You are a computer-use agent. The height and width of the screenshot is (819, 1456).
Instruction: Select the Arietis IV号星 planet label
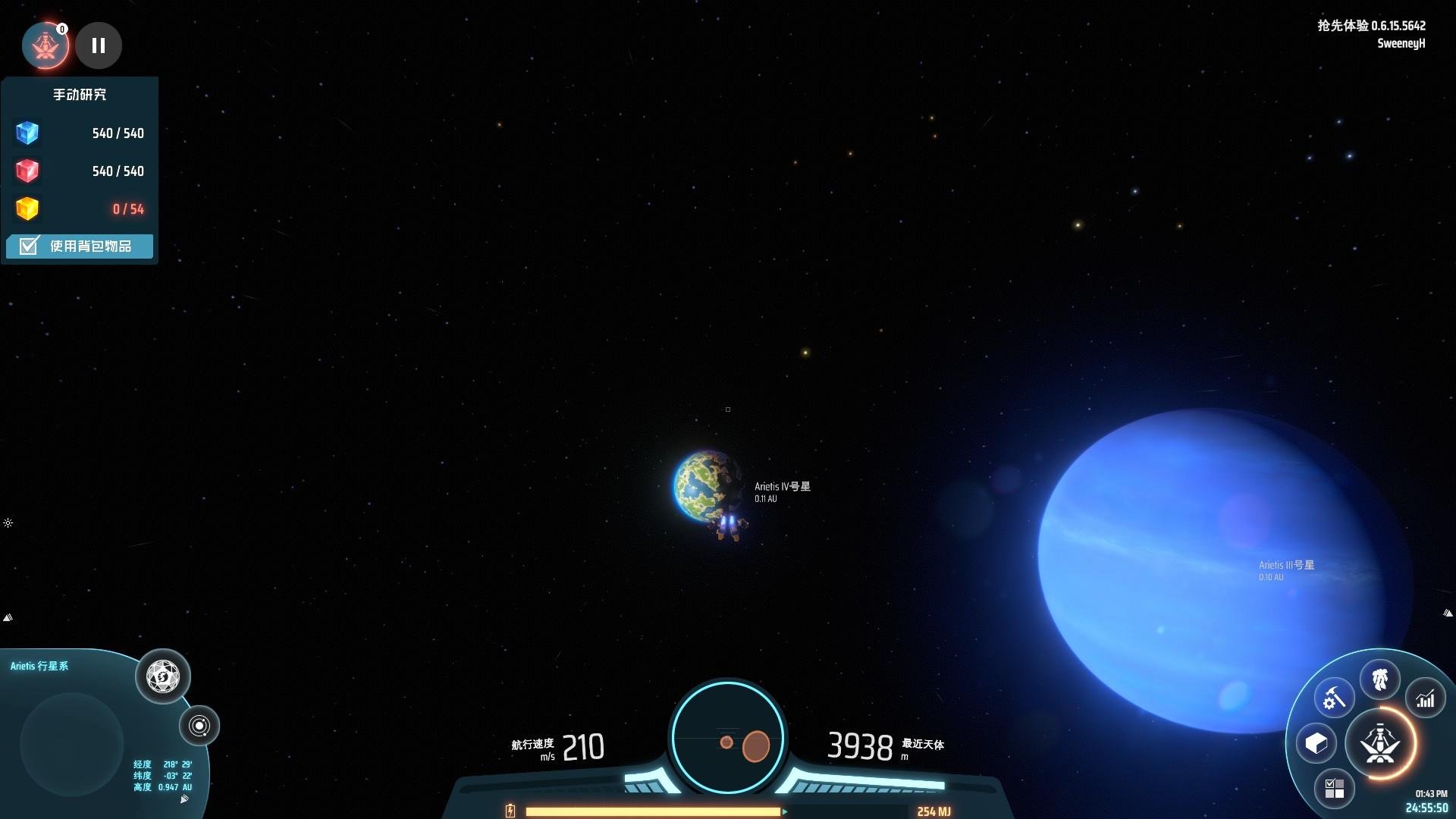[782, 486]
